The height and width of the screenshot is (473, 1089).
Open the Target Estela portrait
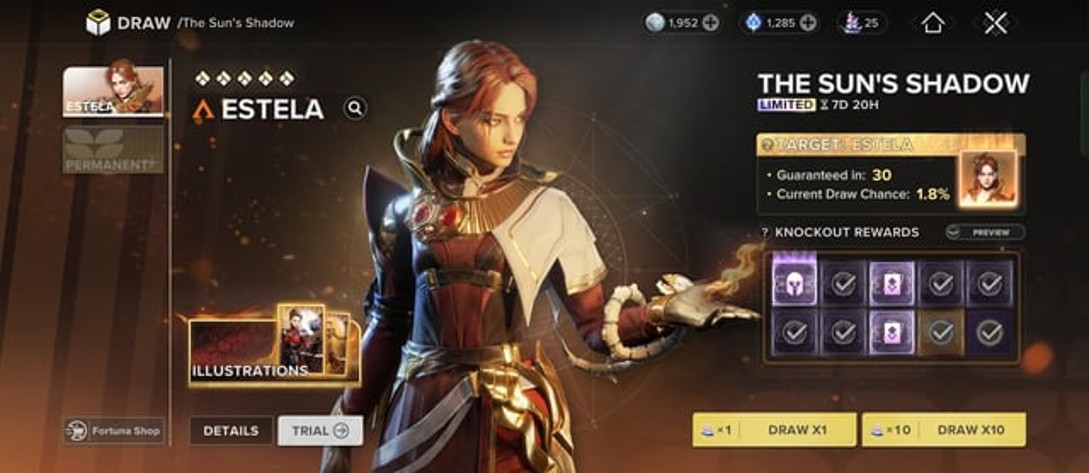tap(988, 178)
